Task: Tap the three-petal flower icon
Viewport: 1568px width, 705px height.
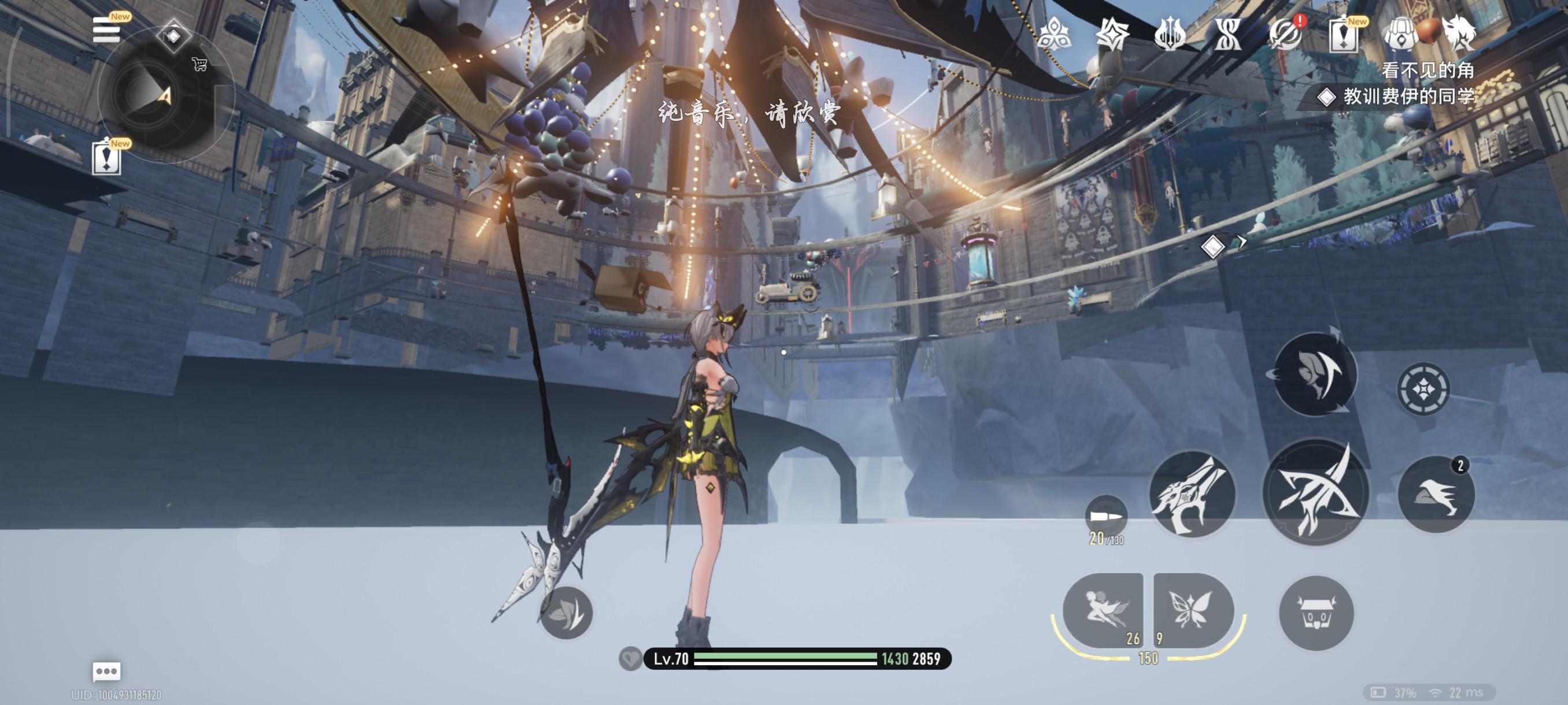Action: pos(1053,34)
